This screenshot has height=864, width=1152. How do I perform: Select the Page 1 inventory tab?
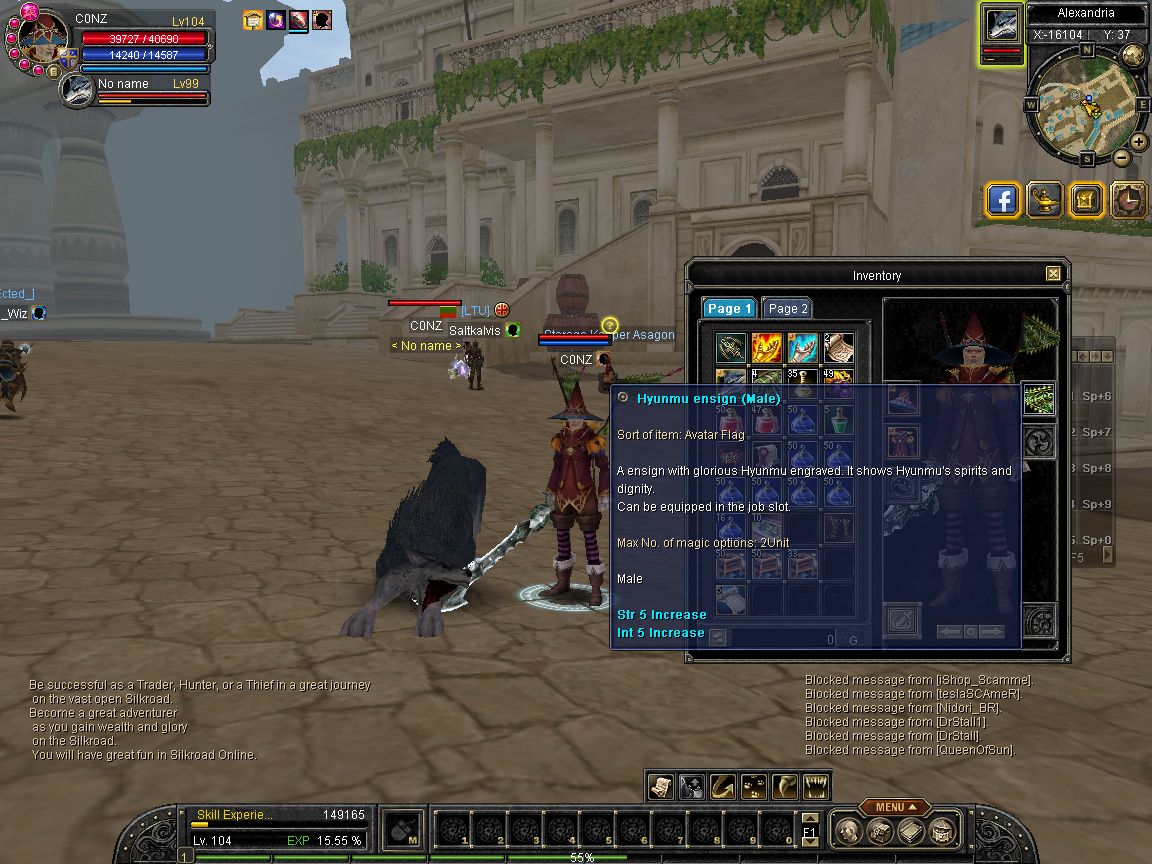point(729,309)
